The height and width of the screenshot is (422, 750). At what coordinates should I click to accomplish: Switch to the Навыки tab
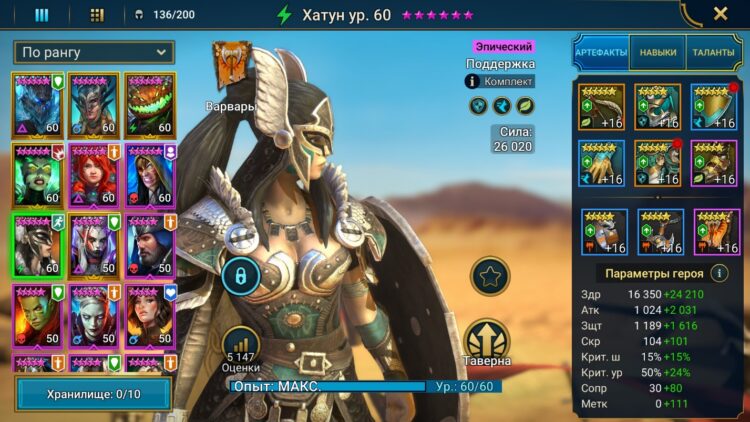[x=657, y=52]
